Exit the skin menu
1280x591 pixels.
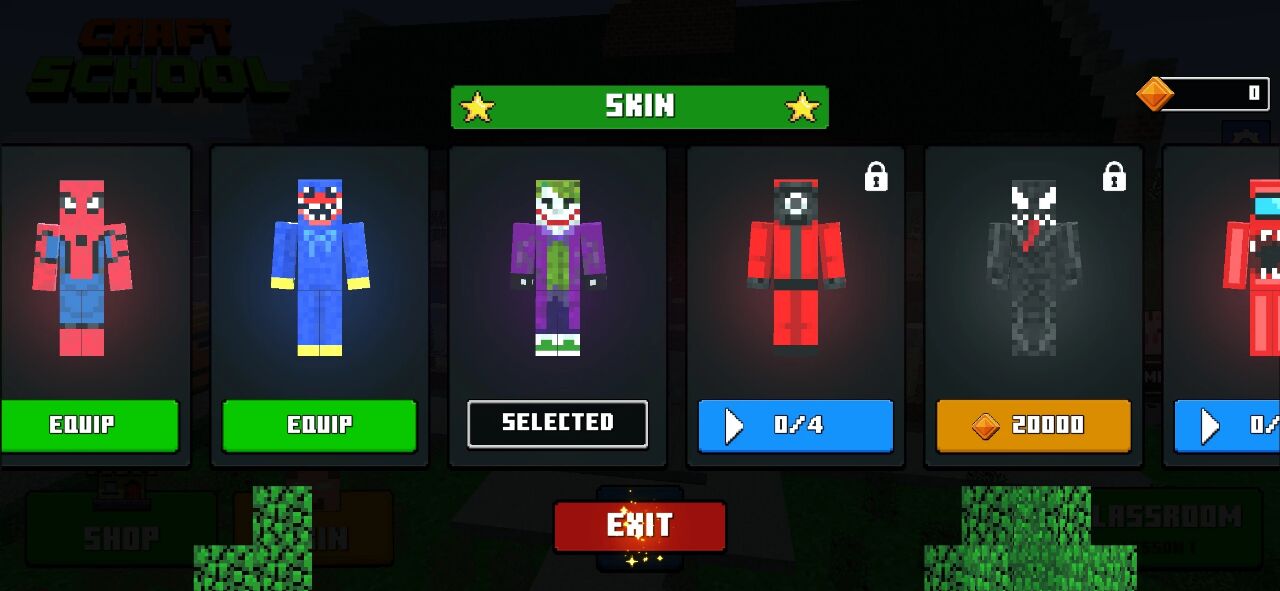click(640, 526)
